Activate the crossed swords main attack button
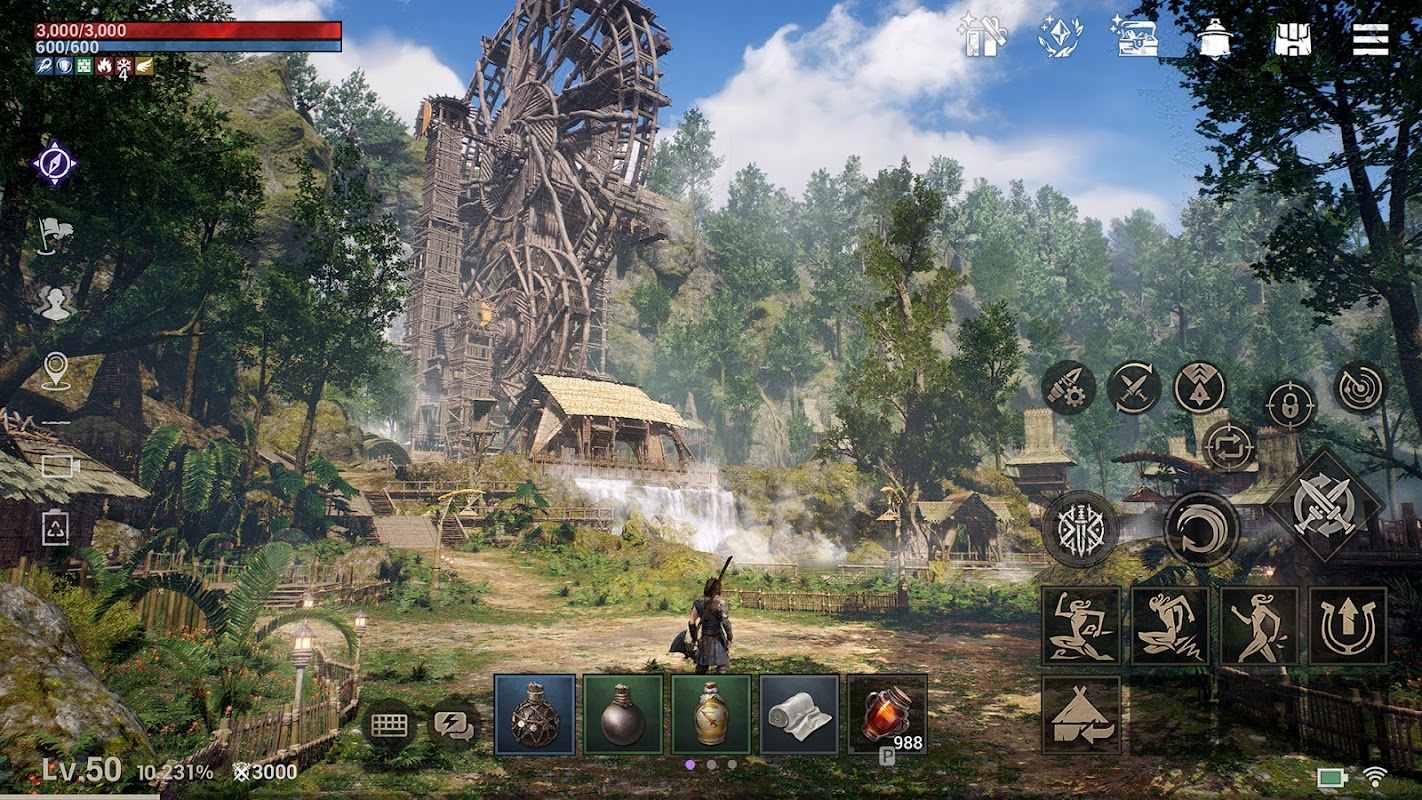 (x=1325, y=505)
